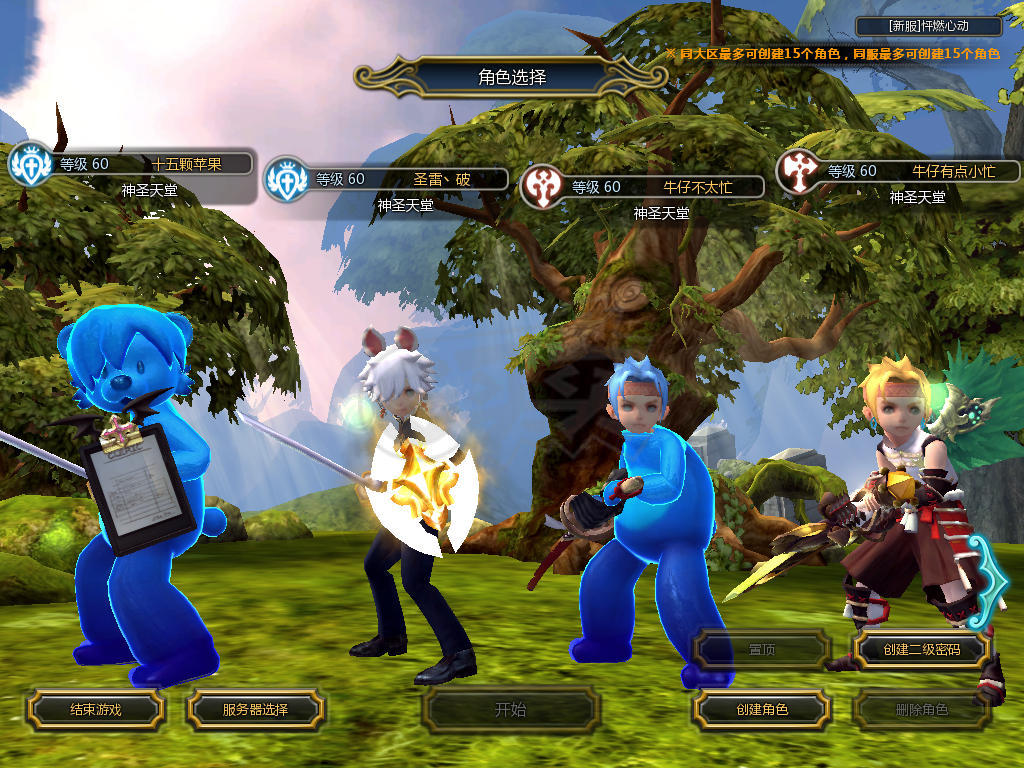Screen dimensions: 1024x768
Task: Choose 创建角色 to create a character
Action: pos(762,710)
